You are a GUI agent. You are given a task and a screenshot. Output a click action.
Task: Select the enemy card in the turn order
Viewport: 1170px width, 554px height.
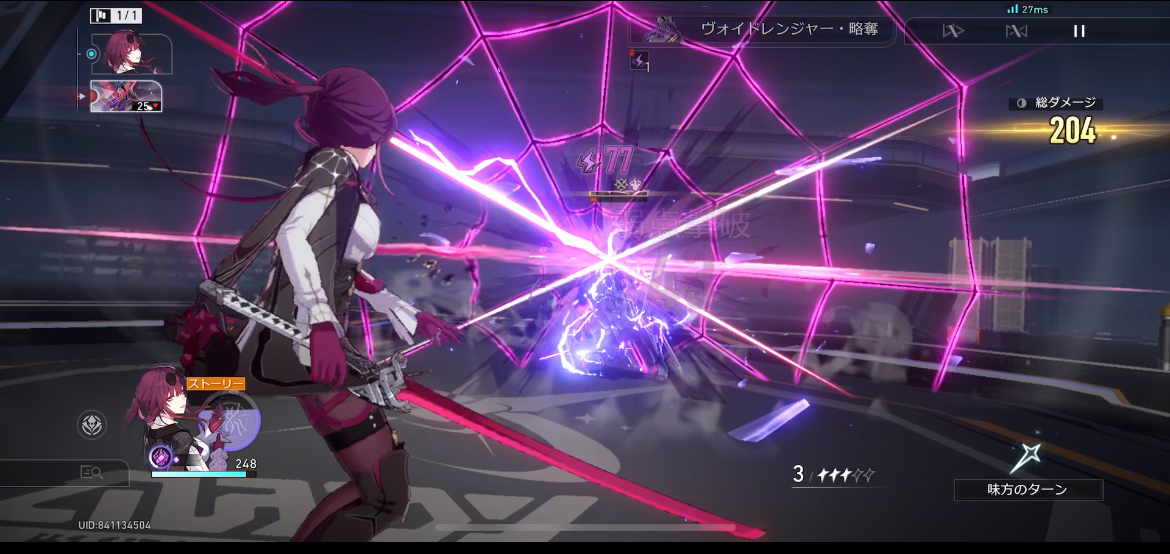click(x=126, y=96)
